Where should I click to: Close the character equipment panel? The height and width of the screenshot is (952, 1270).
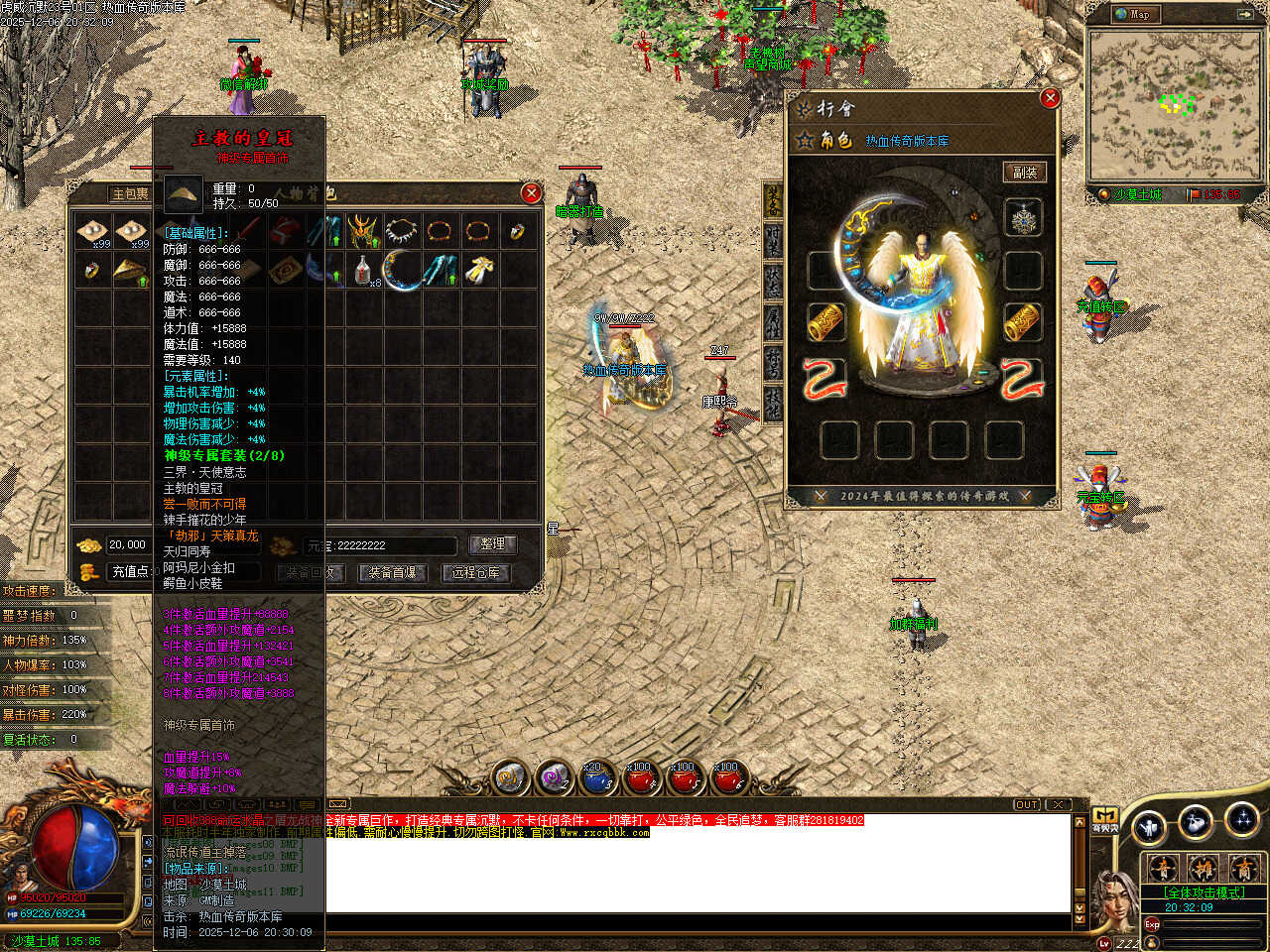(x=1050, y=97)
